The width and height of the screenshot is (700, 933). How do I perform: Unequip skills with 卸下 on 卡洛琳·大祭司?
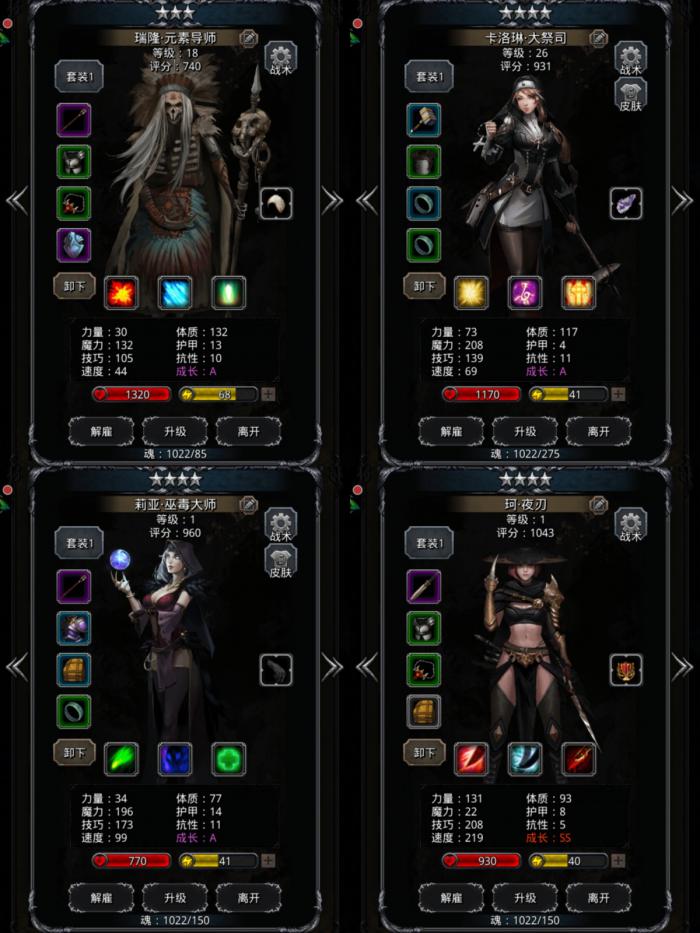pos(424,287)
